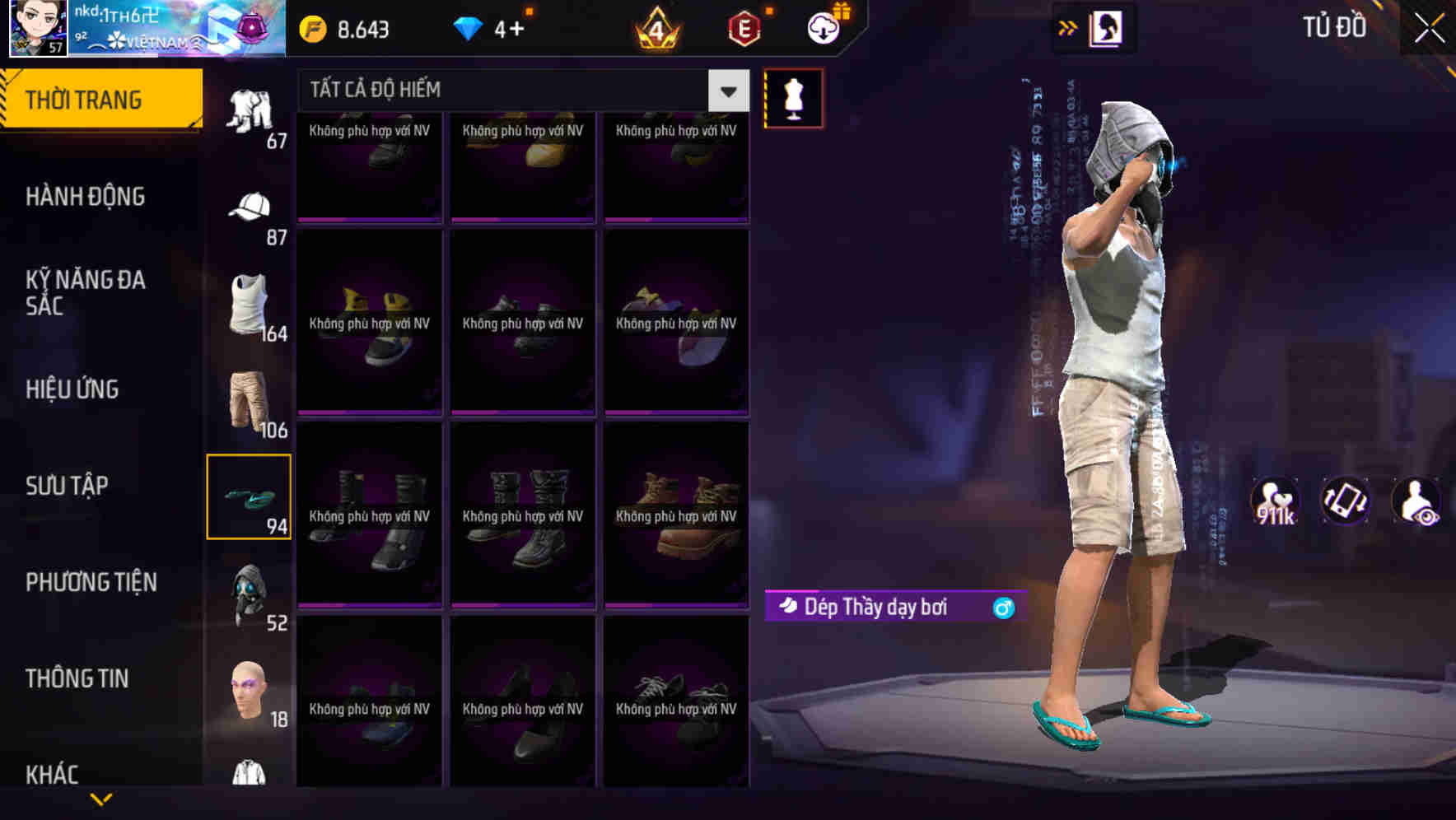This screenshot has width=1456, height=820.
Task: Select the pants category icon
Action: tap(250, 111)
